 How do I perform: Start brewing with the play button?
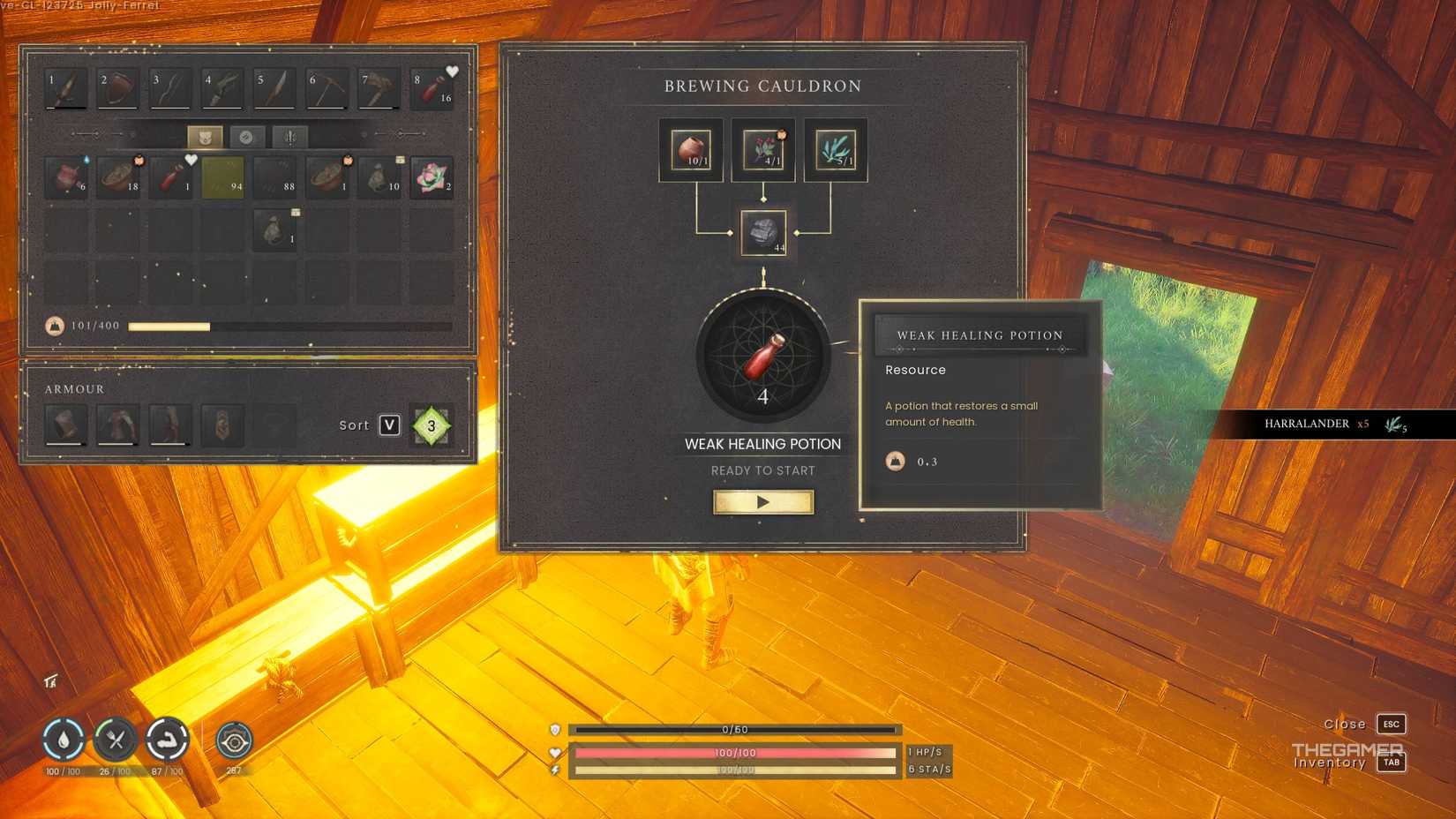(763, 502)
